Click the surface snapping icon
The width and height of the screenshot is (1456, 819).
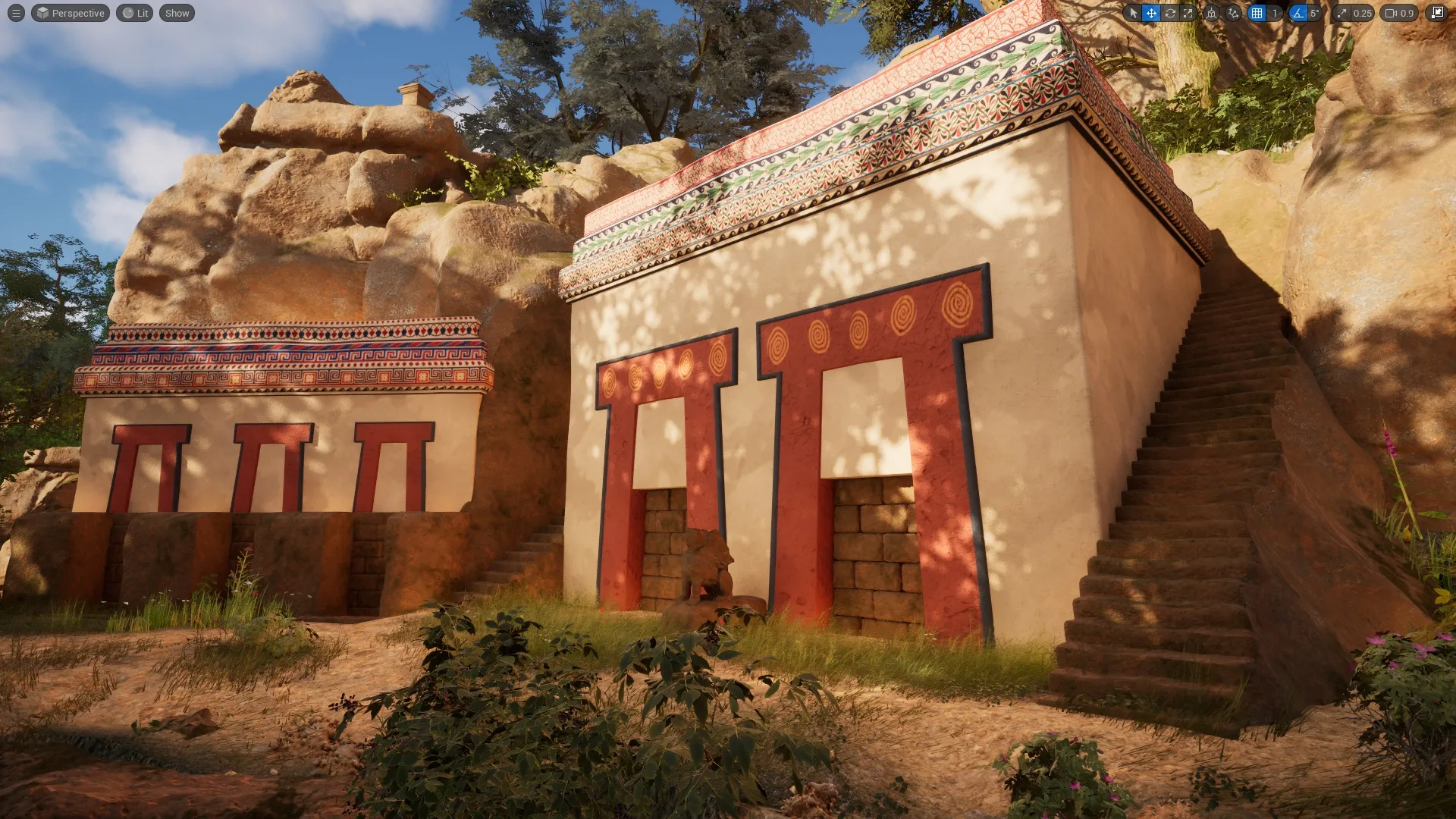pos(1234,13)
